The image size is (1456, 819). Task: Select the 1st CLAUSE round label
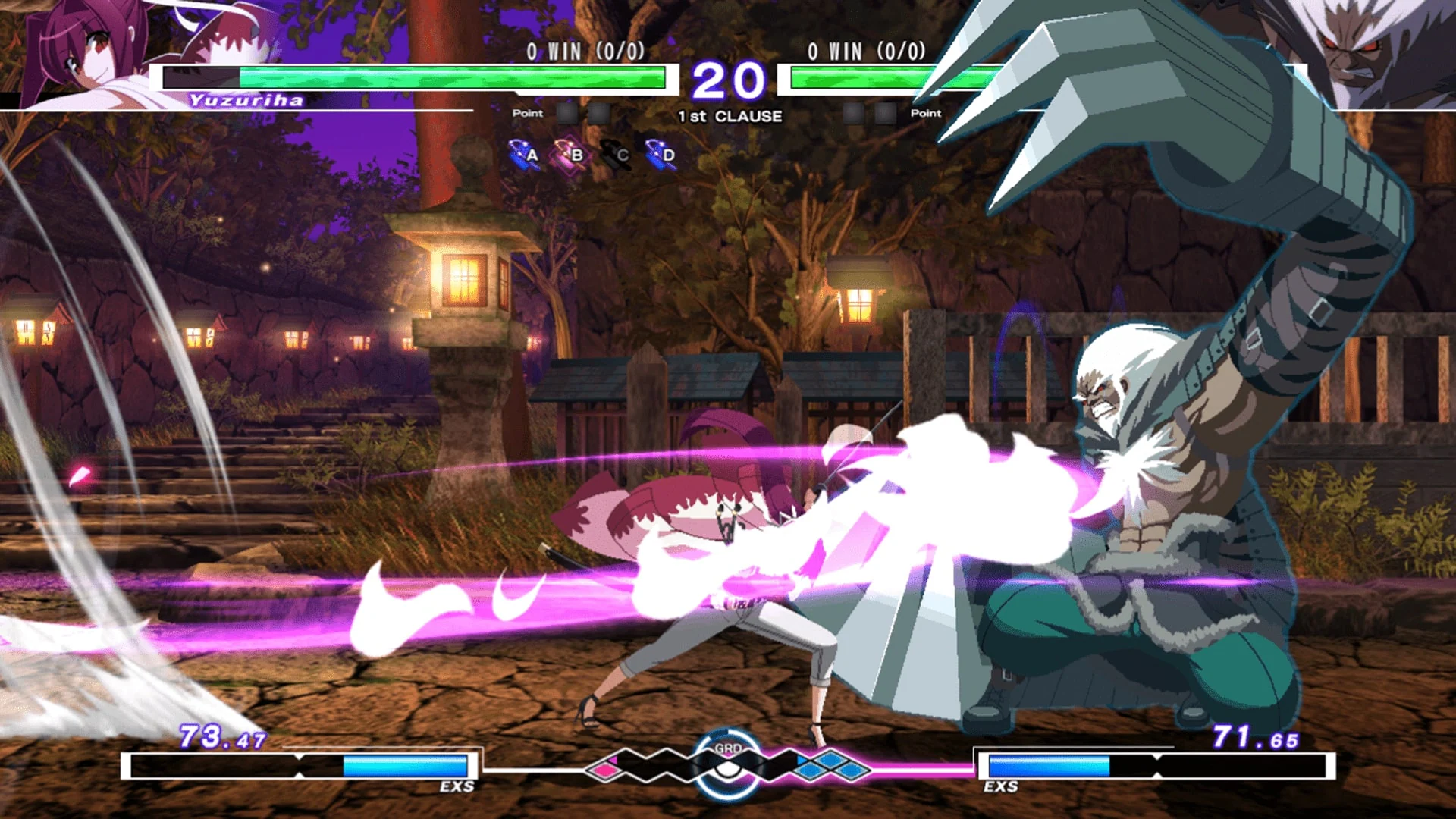tap(728, 117)
